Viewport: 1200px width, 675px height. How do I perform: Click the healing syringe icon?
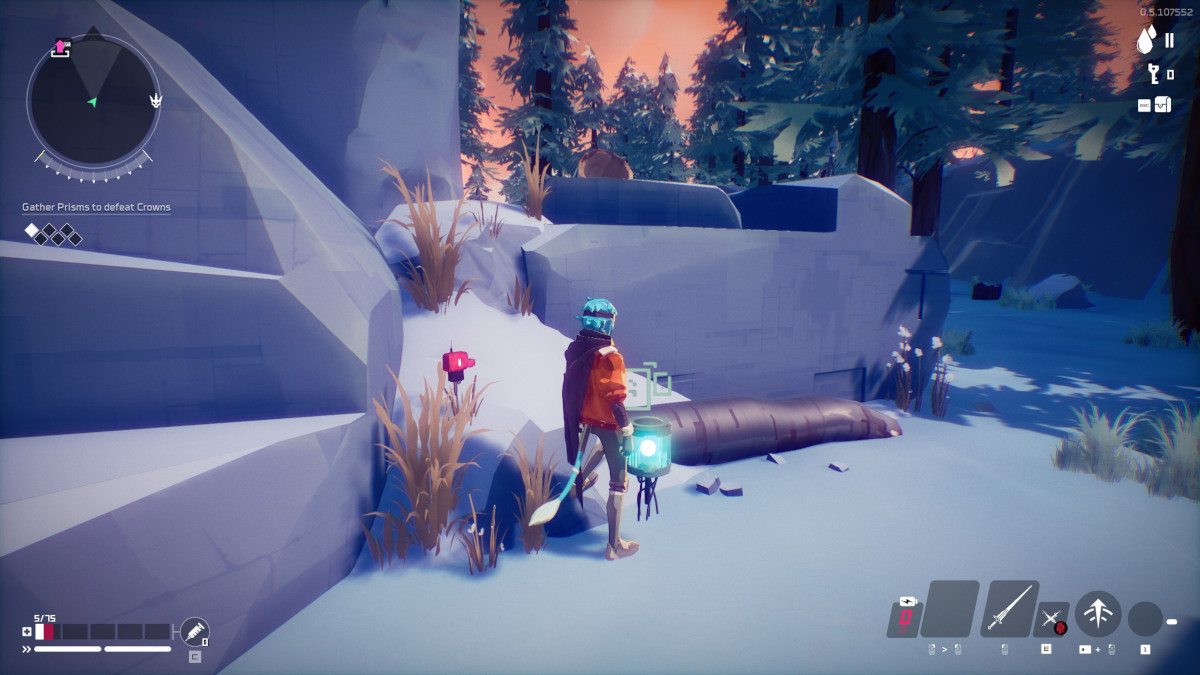coord(194,631)
